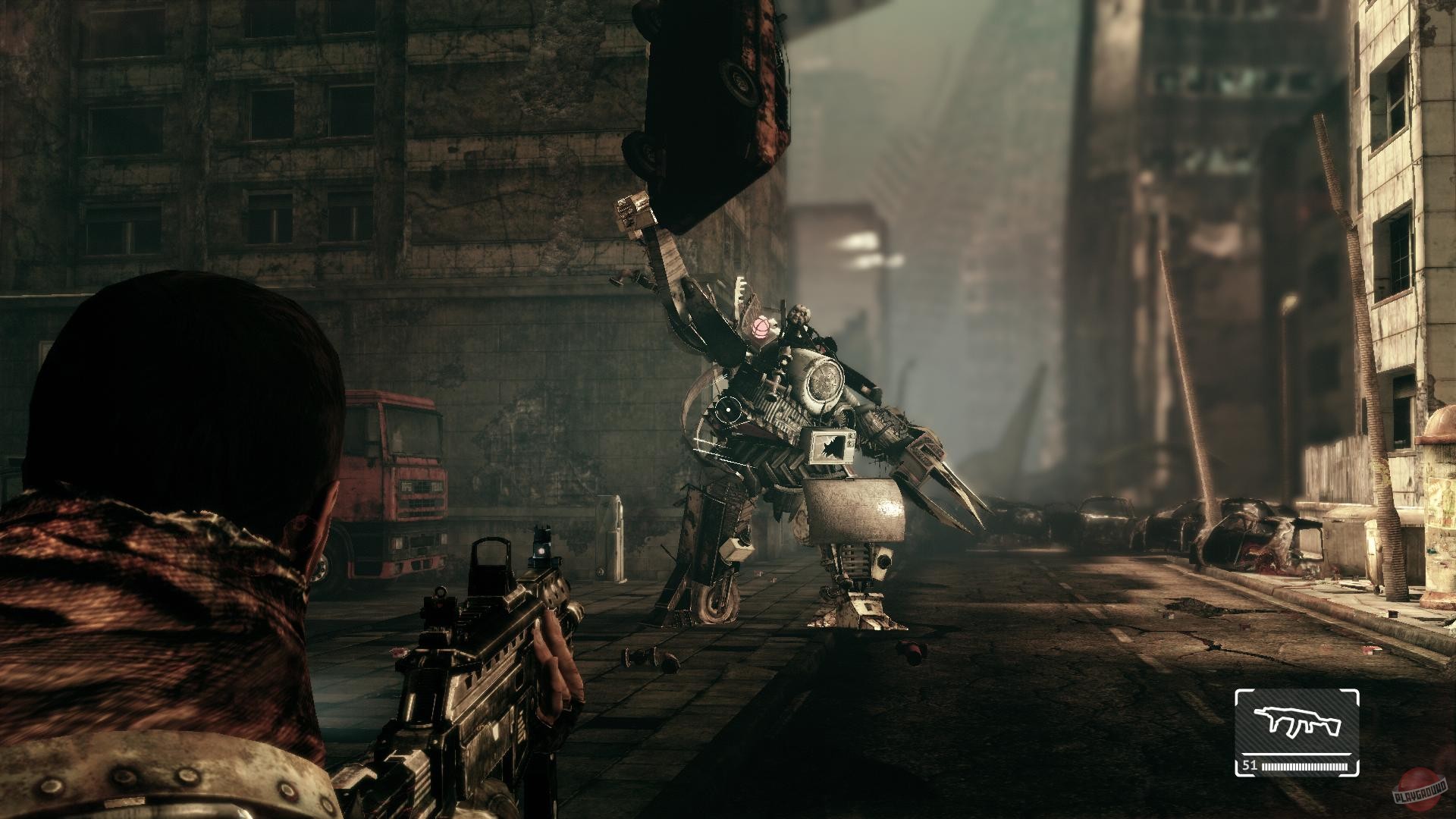
Task: Select the crosshair reticle on the robot
Action: tap(730, 408)
